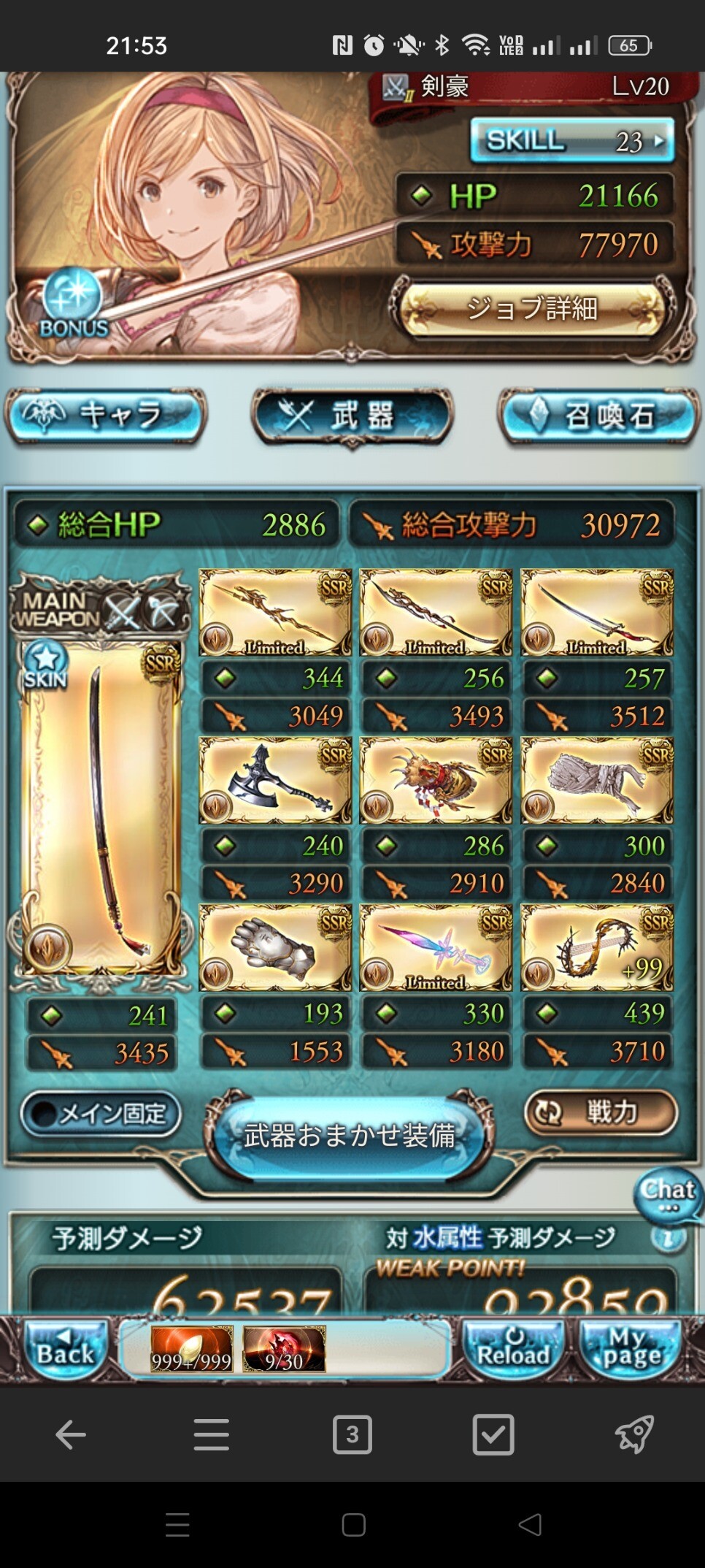Select the rainbow crystal sword slot
The width and height of the screenshot is (705, 1568).
436,948
